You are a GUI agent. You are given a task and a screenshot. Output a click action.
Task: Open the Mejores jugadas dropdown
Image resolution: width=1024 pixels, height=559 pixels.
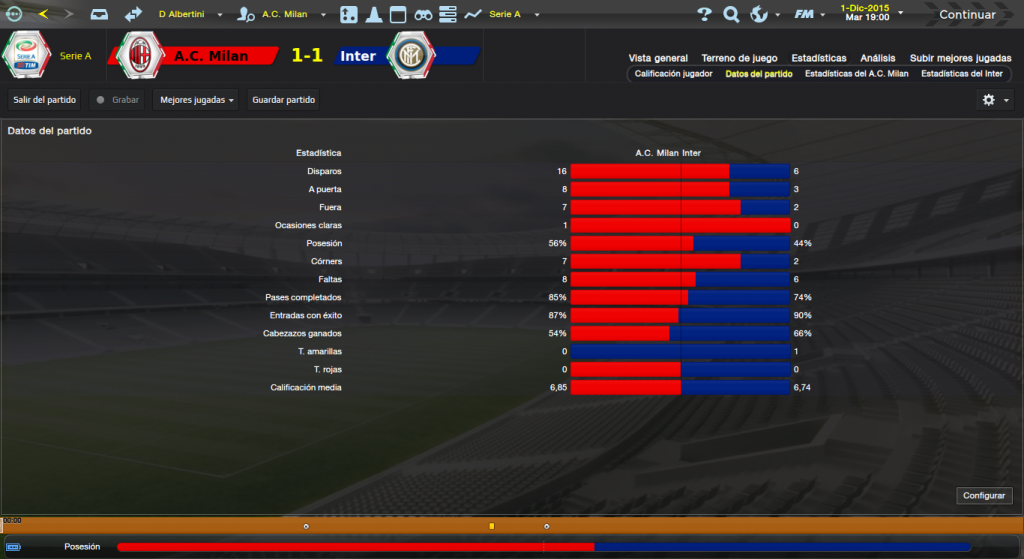197,100
